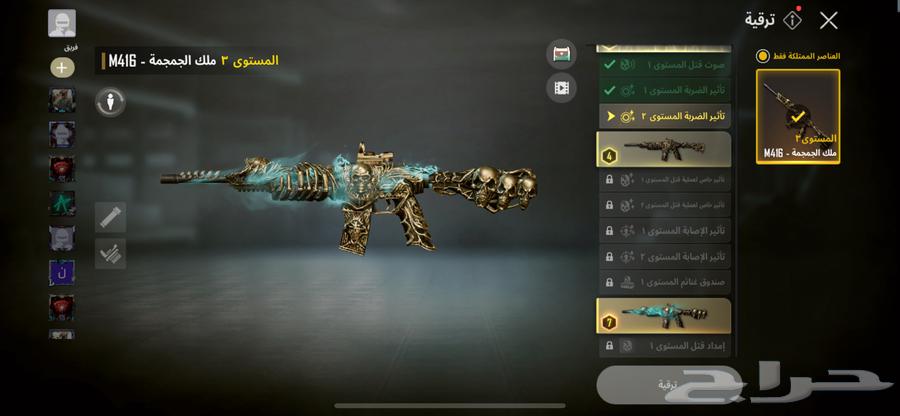Select the level 4 gold M416 stage
The image size is (900, 416).
click(664, 149)
